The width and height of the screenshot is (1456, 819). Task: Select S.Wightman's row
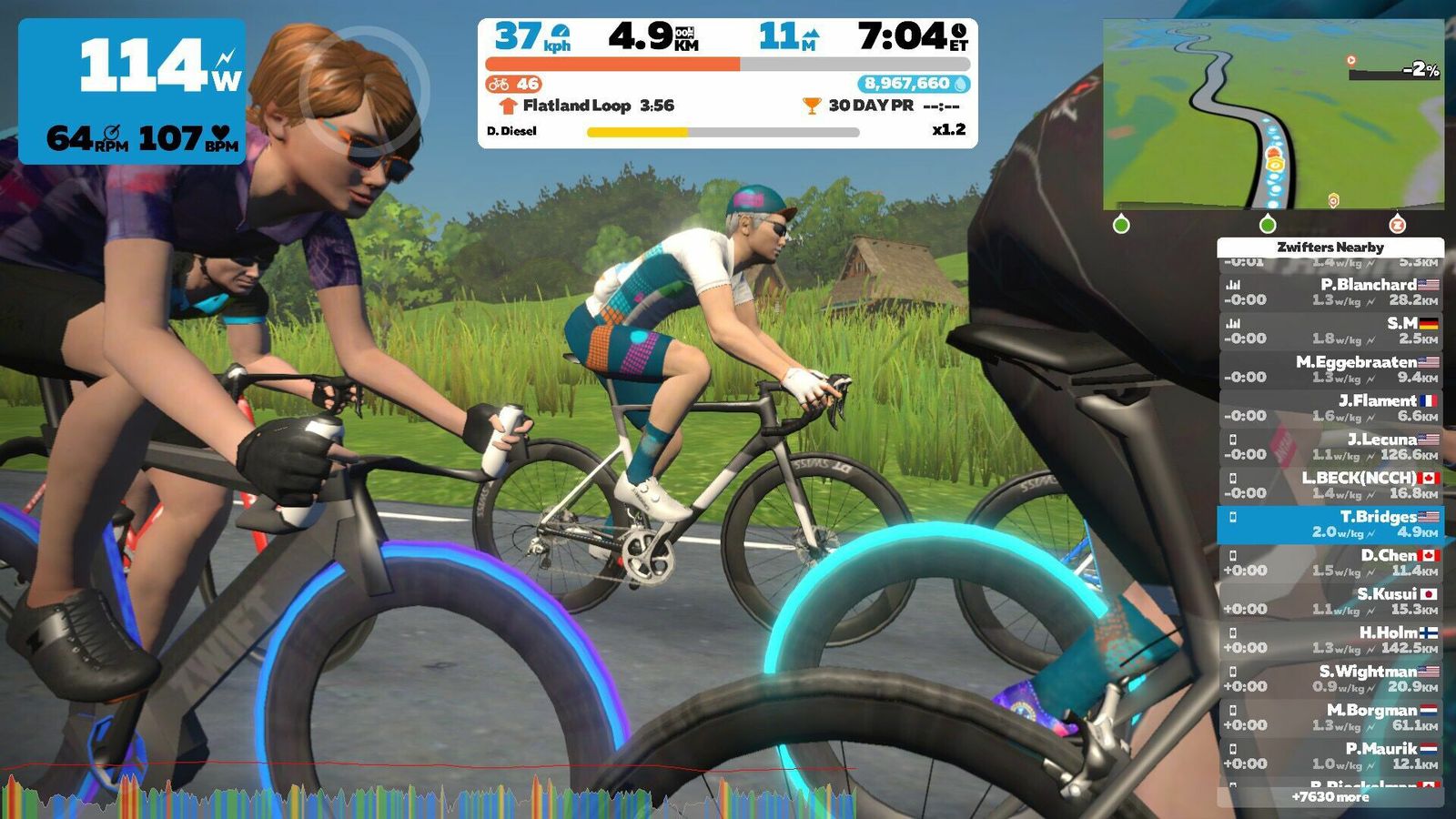(1330, 679)
